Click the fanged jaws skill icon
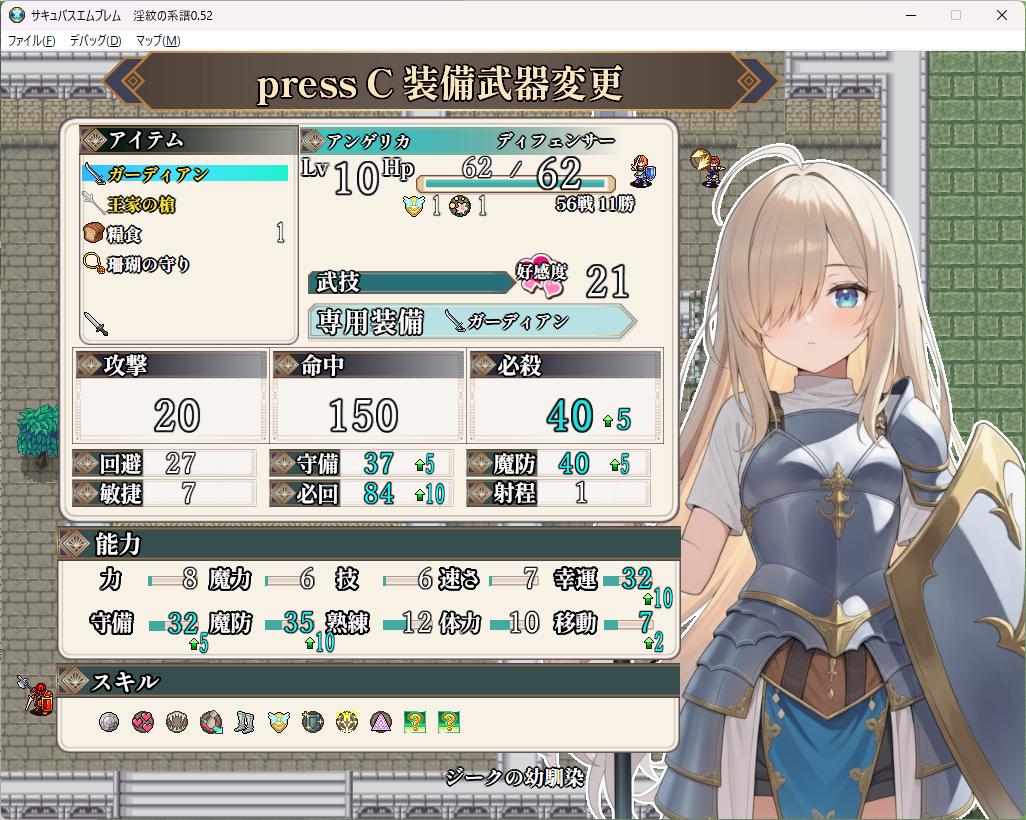 [x=177, y=721]
